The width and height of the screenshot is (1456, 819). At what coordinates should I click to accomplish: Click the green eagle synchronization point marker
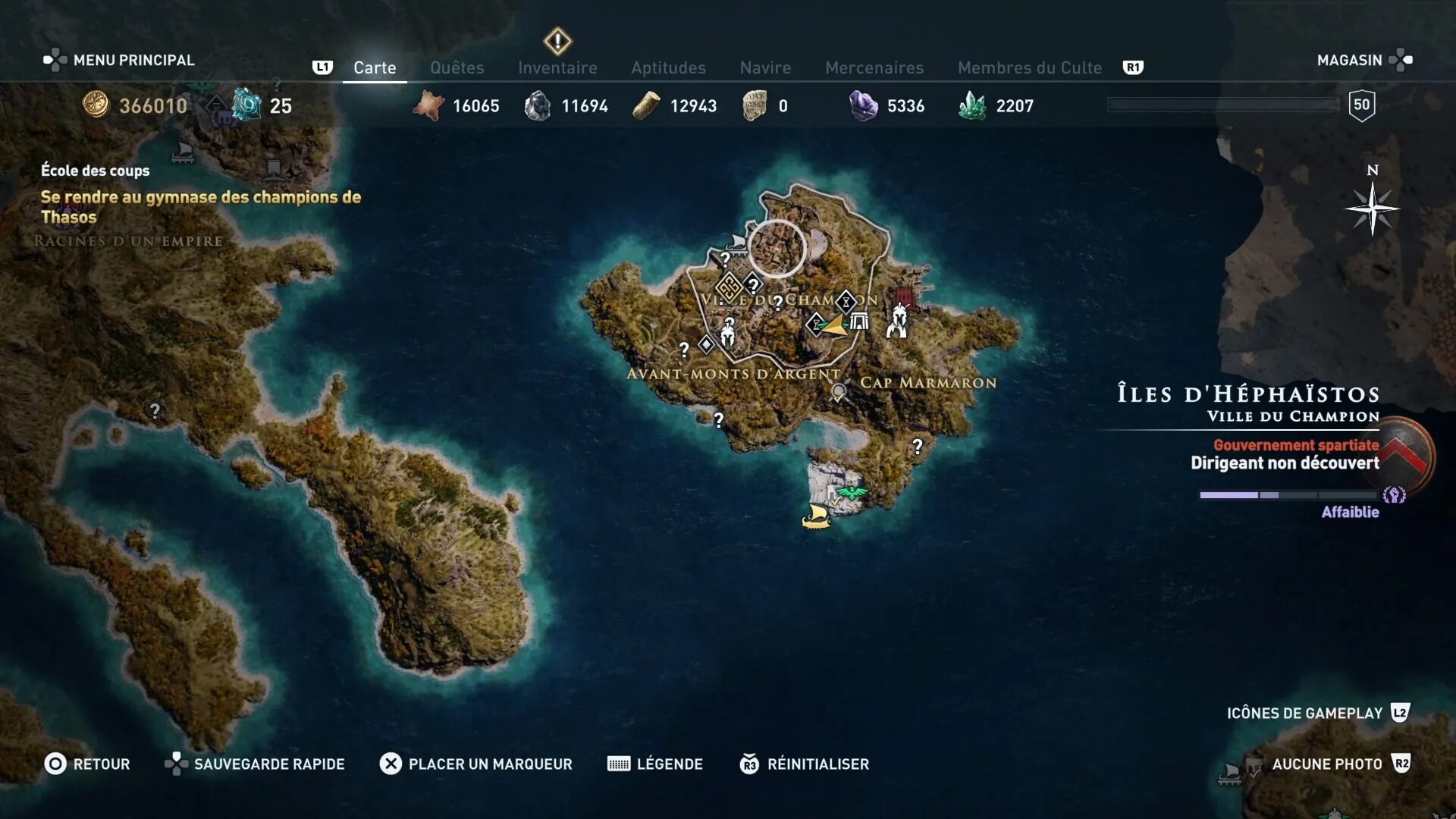(x=852, y=494)
